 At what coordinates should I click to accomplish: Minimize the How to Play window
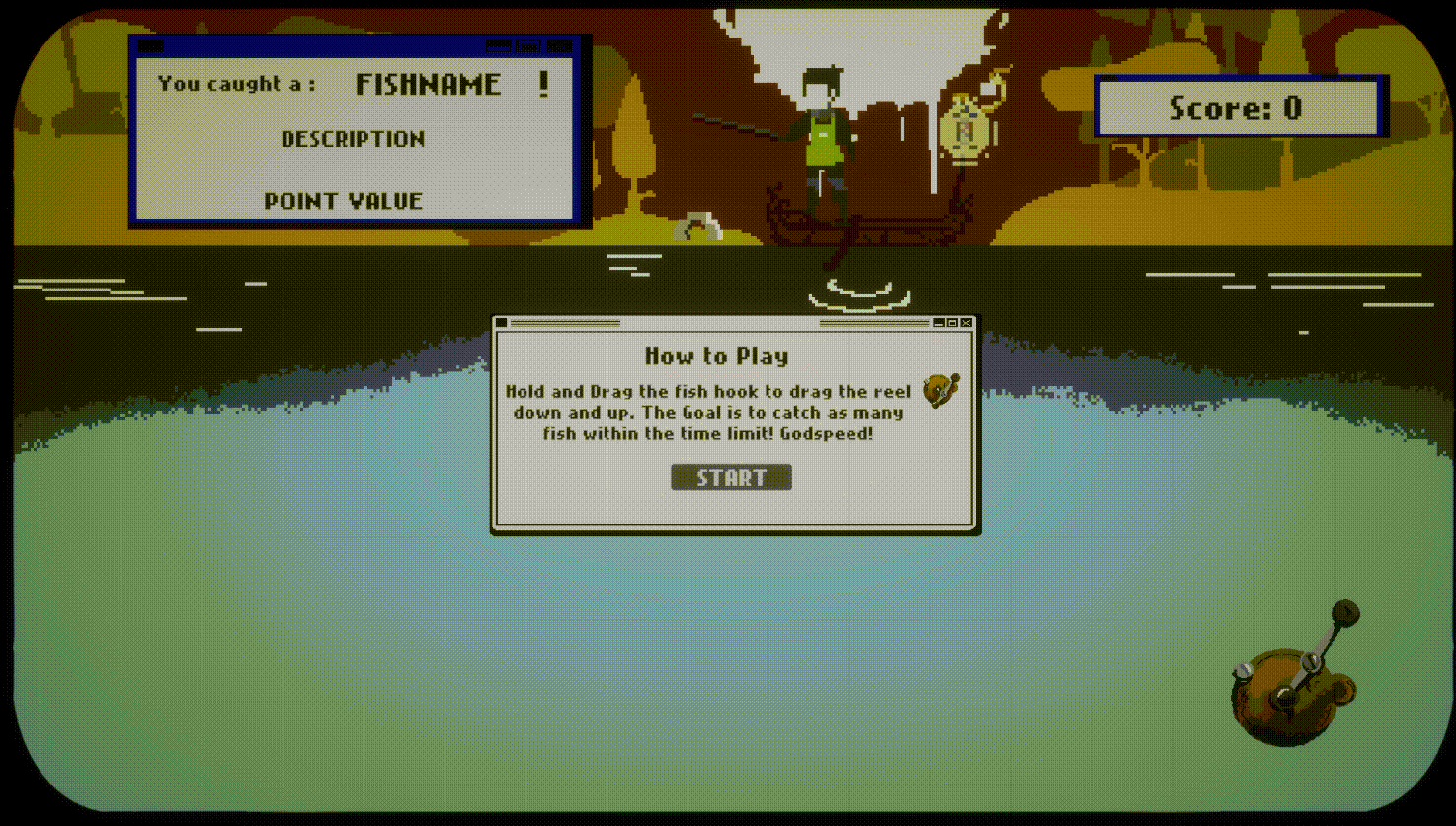tap(939, 323)
